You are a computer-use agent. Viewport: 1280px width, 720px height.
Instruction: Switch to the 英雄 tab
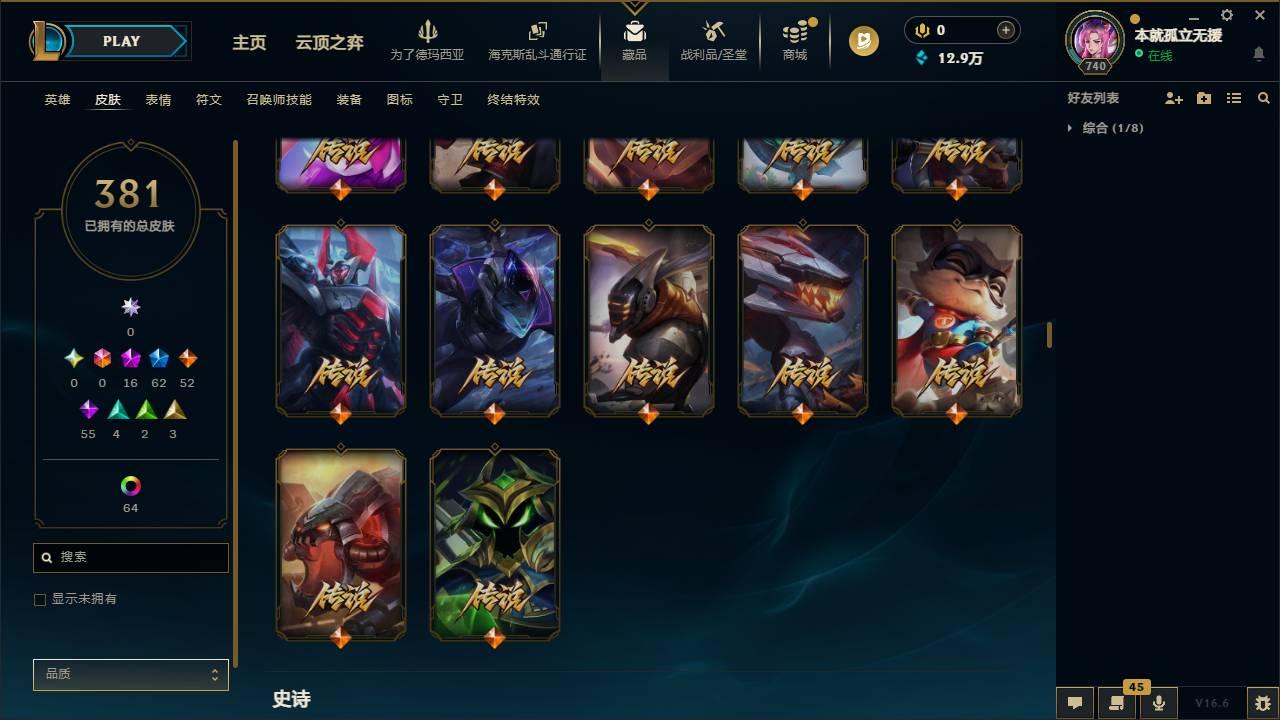click(57, 100)
